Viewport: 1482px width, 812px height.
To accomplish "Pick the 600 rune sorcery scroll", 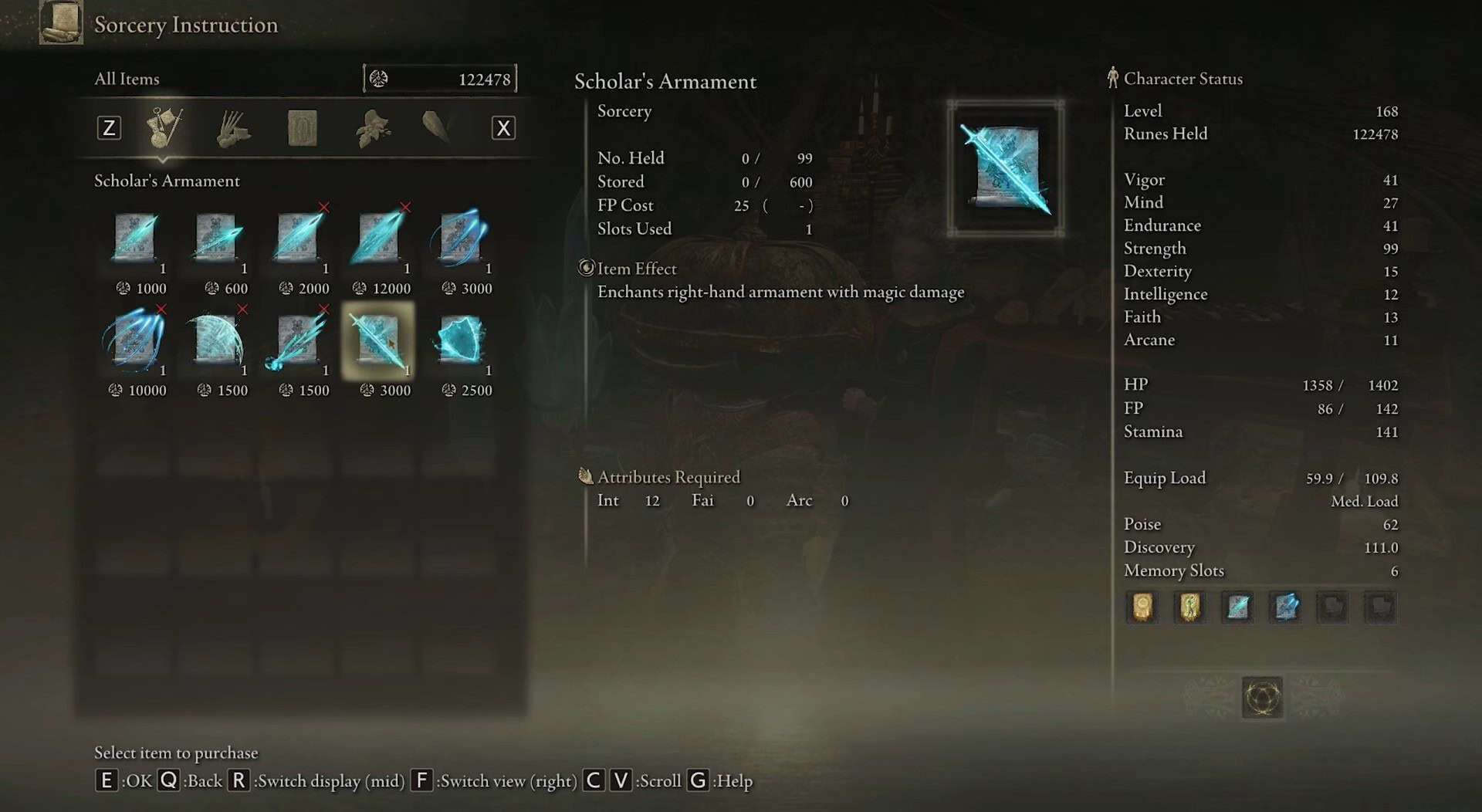I will (x=217, y=238).
